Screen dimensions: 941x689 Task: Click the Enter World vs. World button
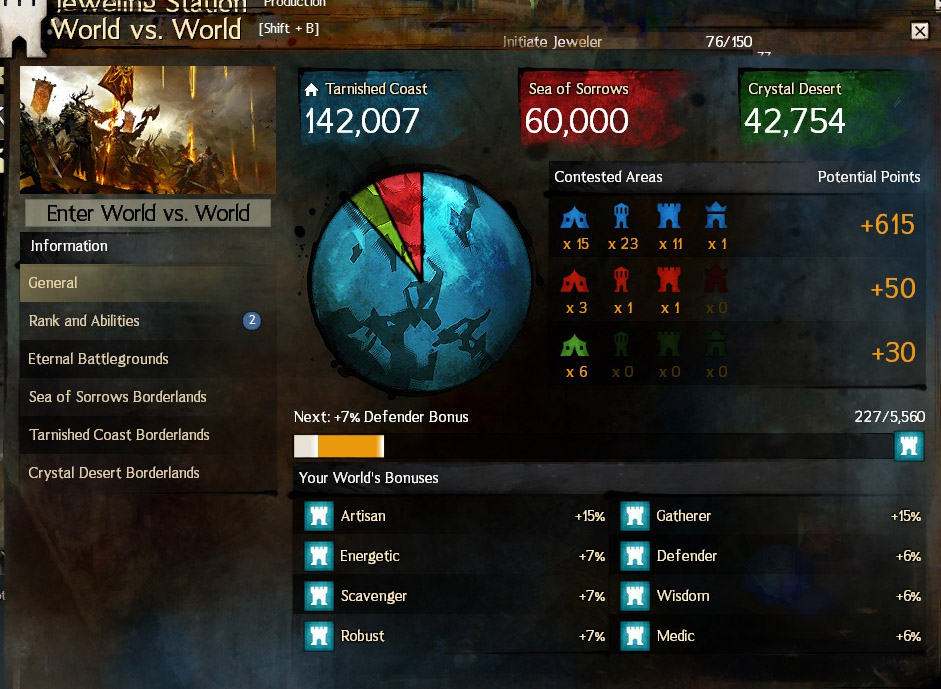pos(147,213)
